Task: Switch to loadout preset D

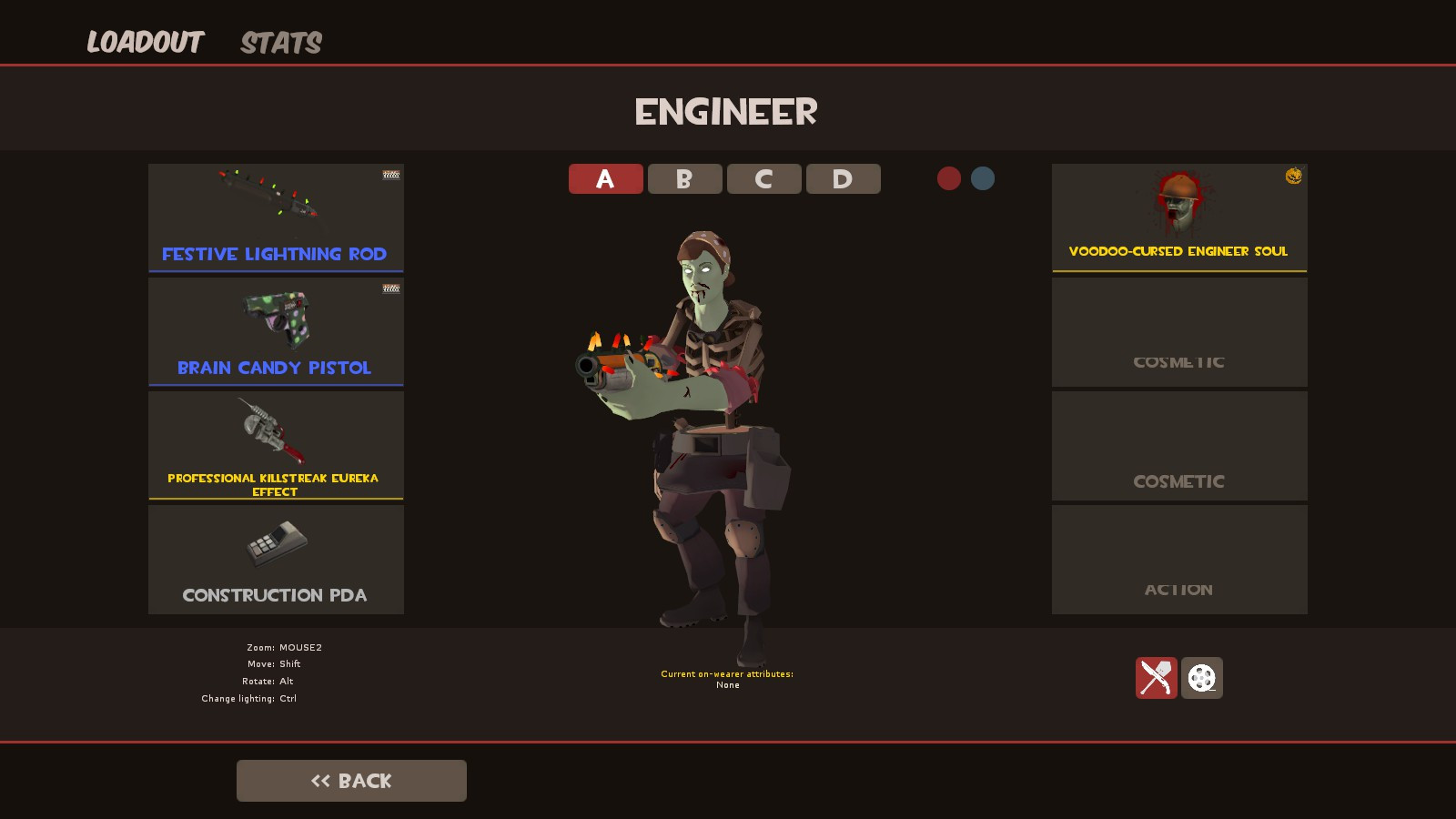Action: (x=843, y=178)
